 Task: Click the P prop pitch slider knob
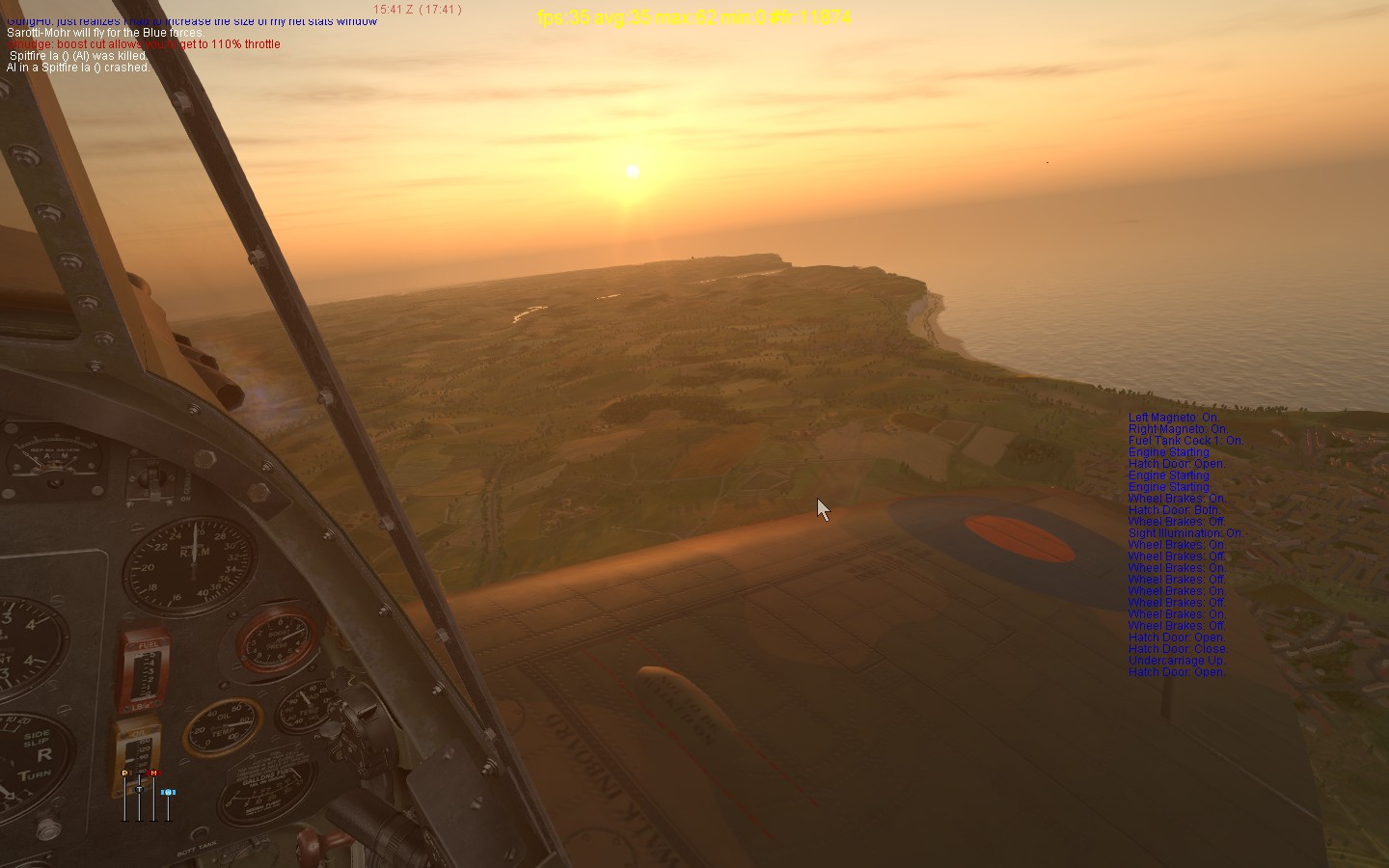(124, 773)
